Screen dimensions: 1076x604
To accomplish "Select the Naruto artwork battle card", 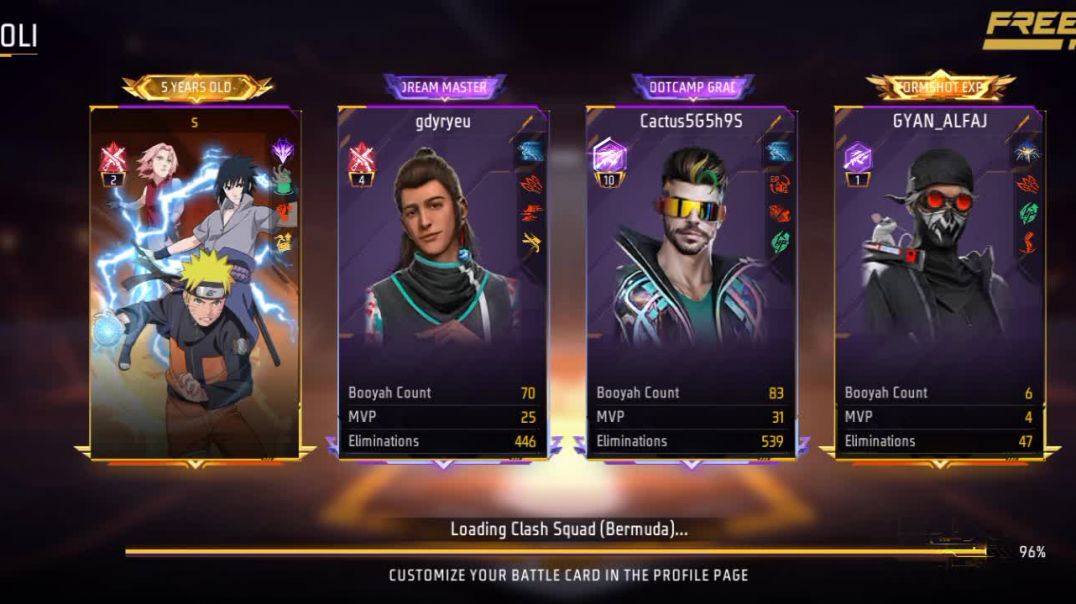I will (195, 282).
